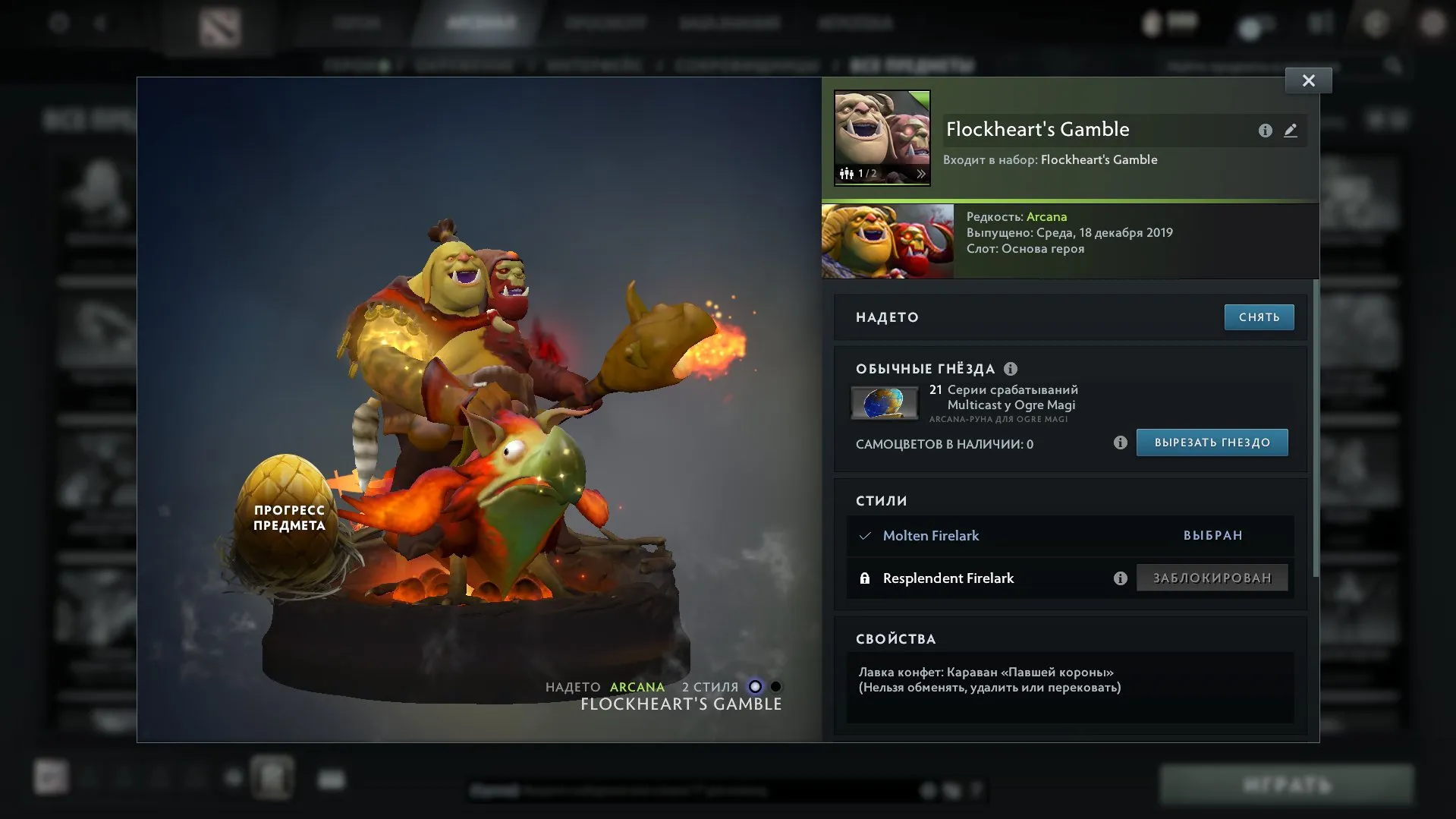Select the second style dot below the preview

pos(775,687)
